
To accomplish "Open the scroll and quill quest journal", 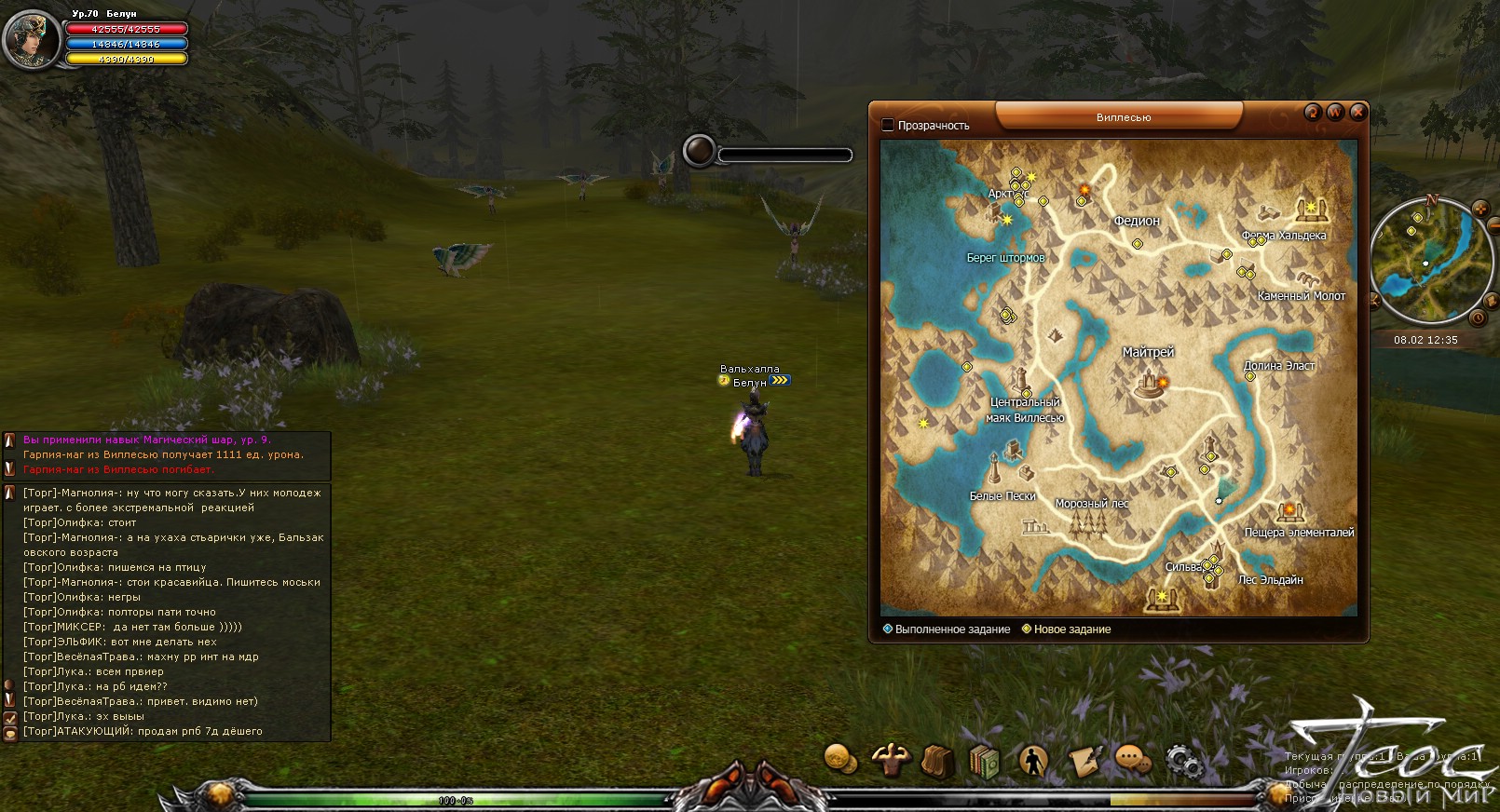I will (1084, 761).
